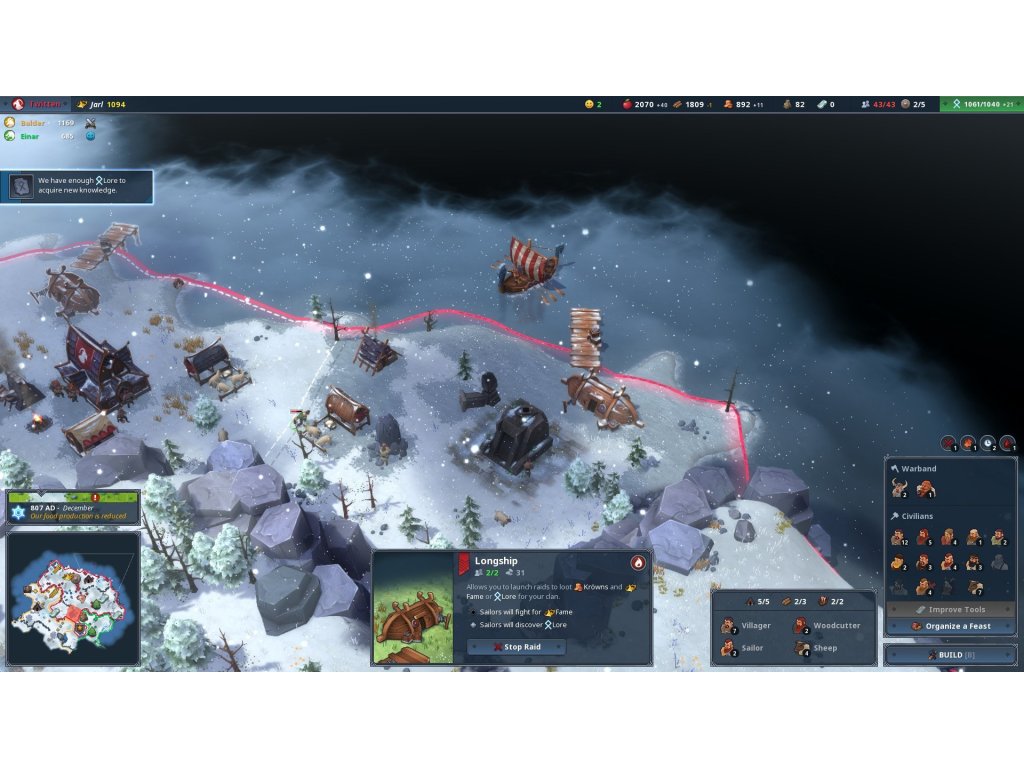Organize a Feast for the clan
This screenshot has width=1024, height=768.
[950, 626]
